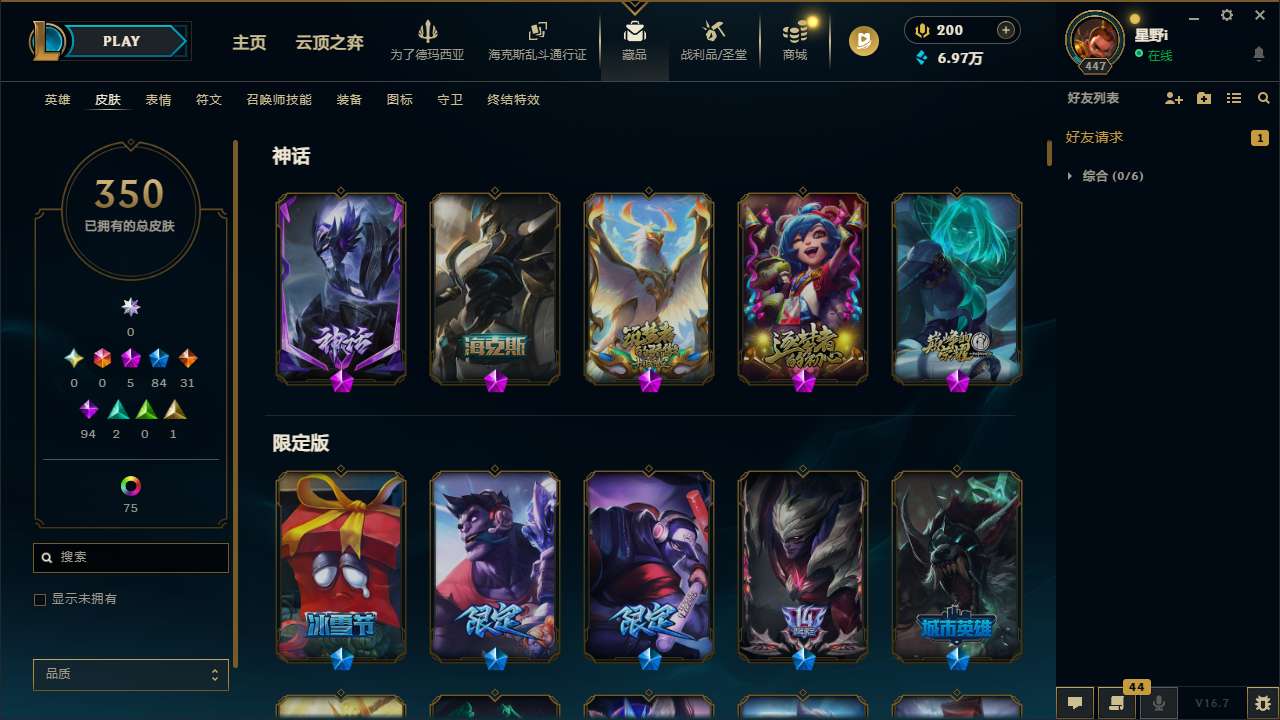This screenshot has height=720, width=1280.
Task: Click the add friend icon
Action: [1172, 98]
